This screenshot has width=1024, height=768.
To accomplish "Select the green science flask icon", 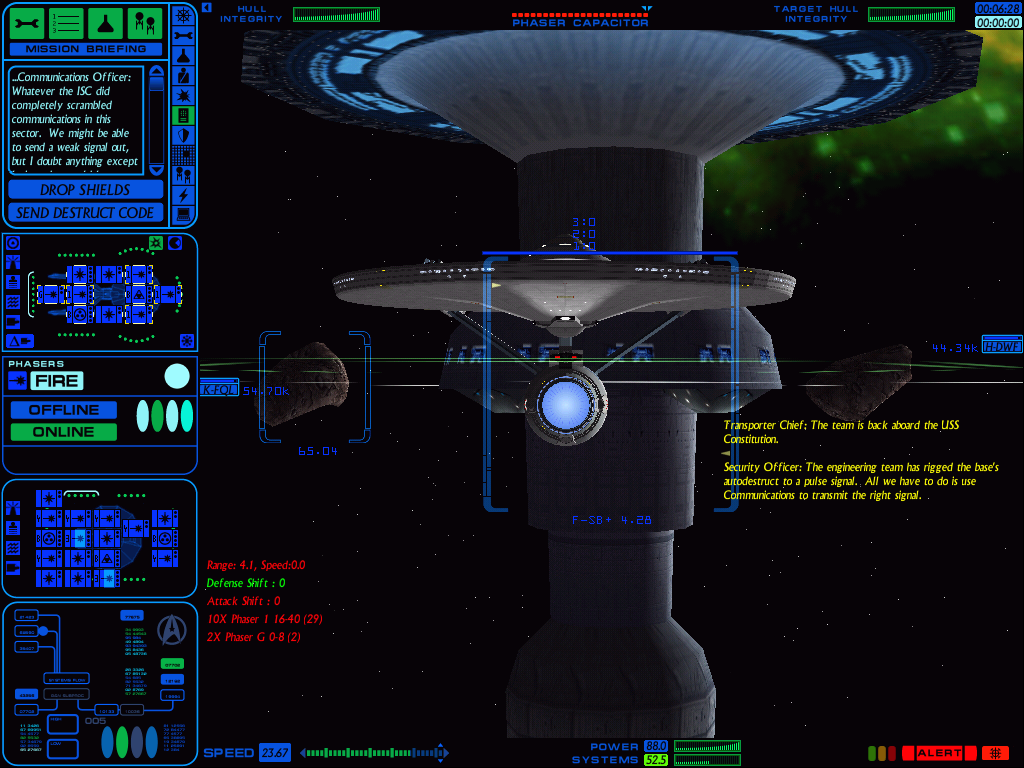I will (106, 21).
